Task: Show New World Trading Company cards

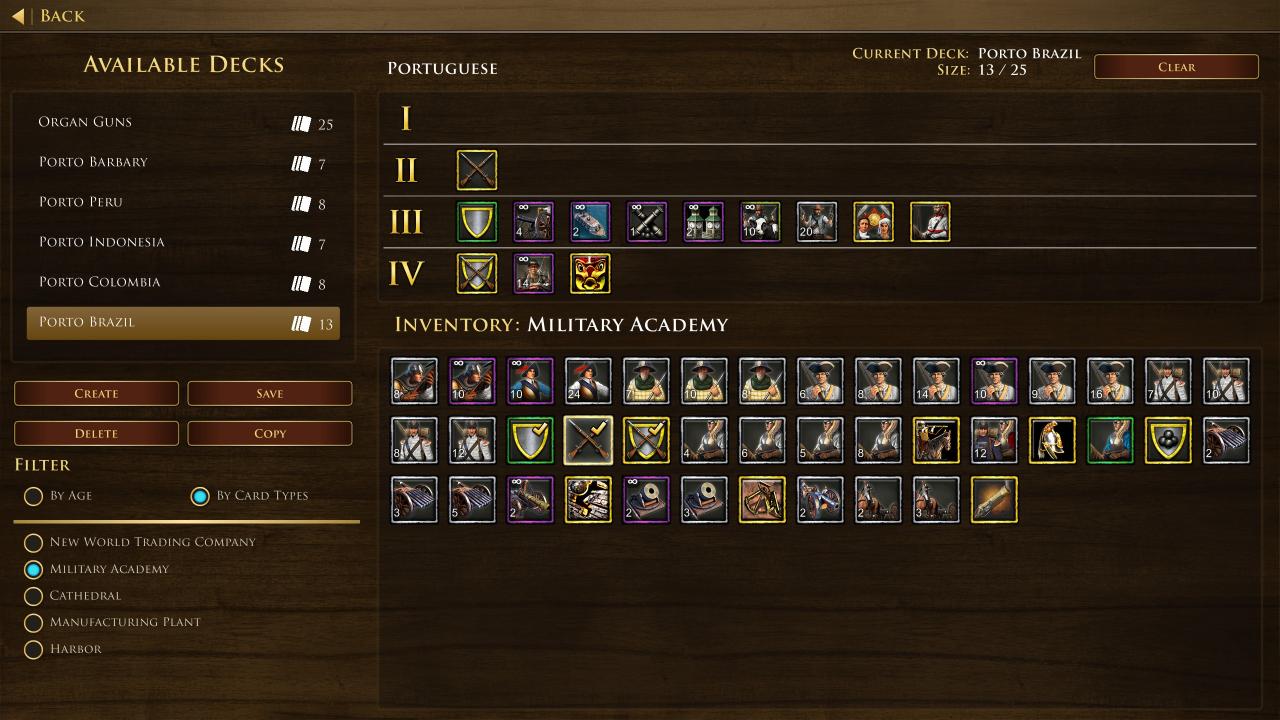Action: point(34,543)
